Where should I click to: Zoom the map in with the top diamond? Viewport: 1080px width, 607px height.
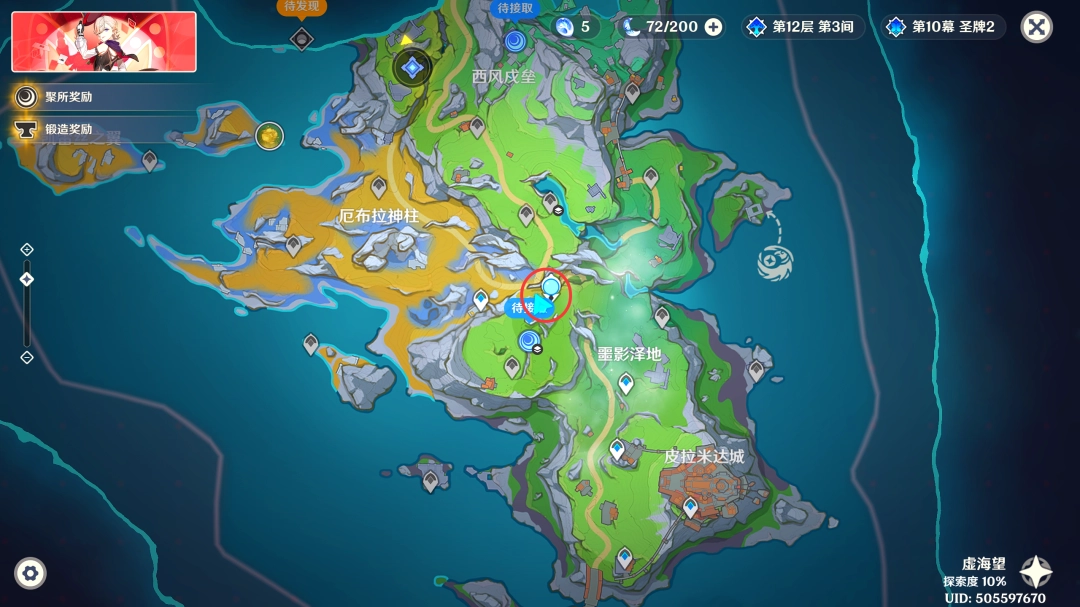pyautogui.click(x=27, y=249)
